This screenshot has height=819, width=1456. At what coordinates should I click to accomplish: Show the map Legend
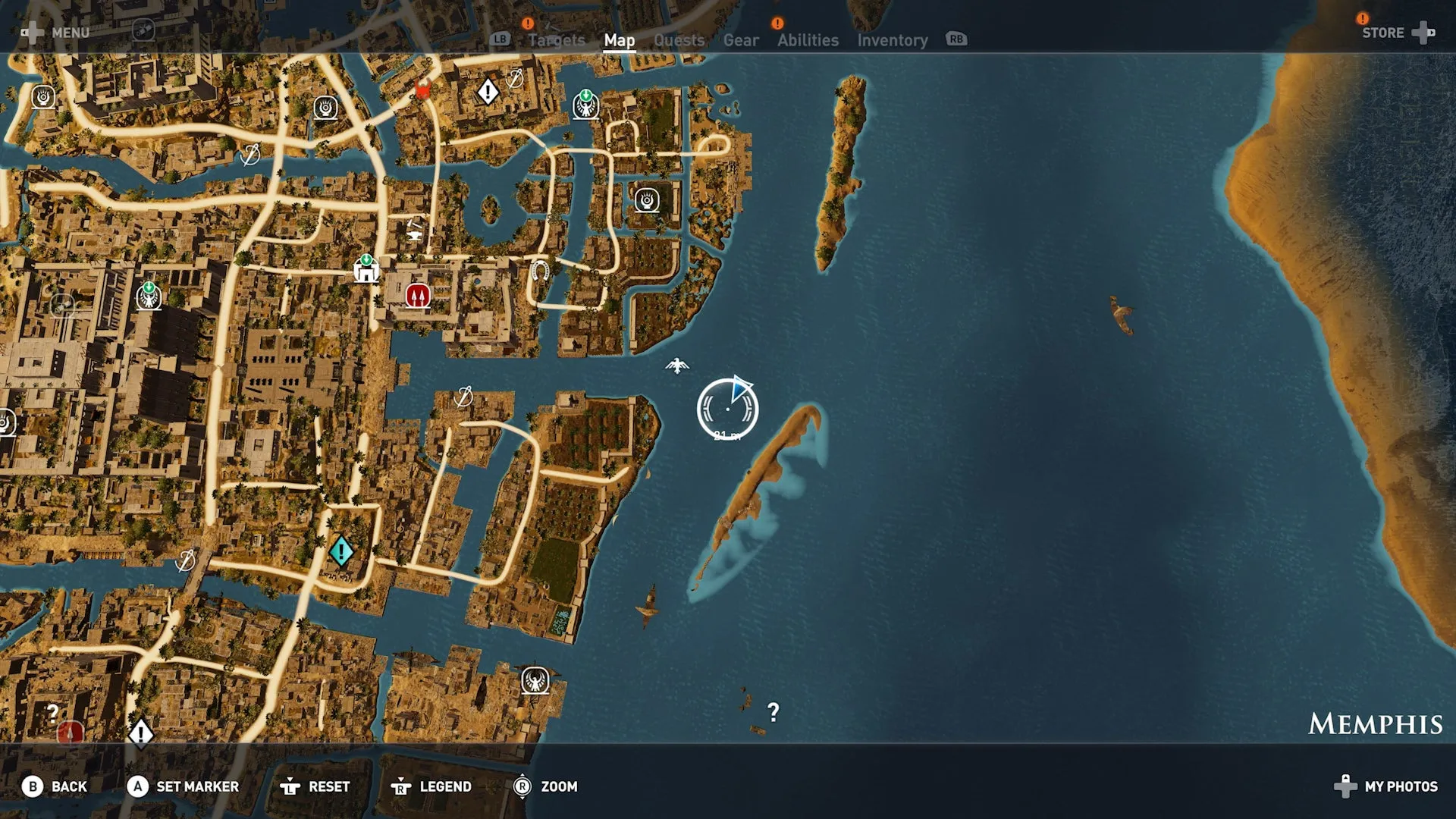431,786
